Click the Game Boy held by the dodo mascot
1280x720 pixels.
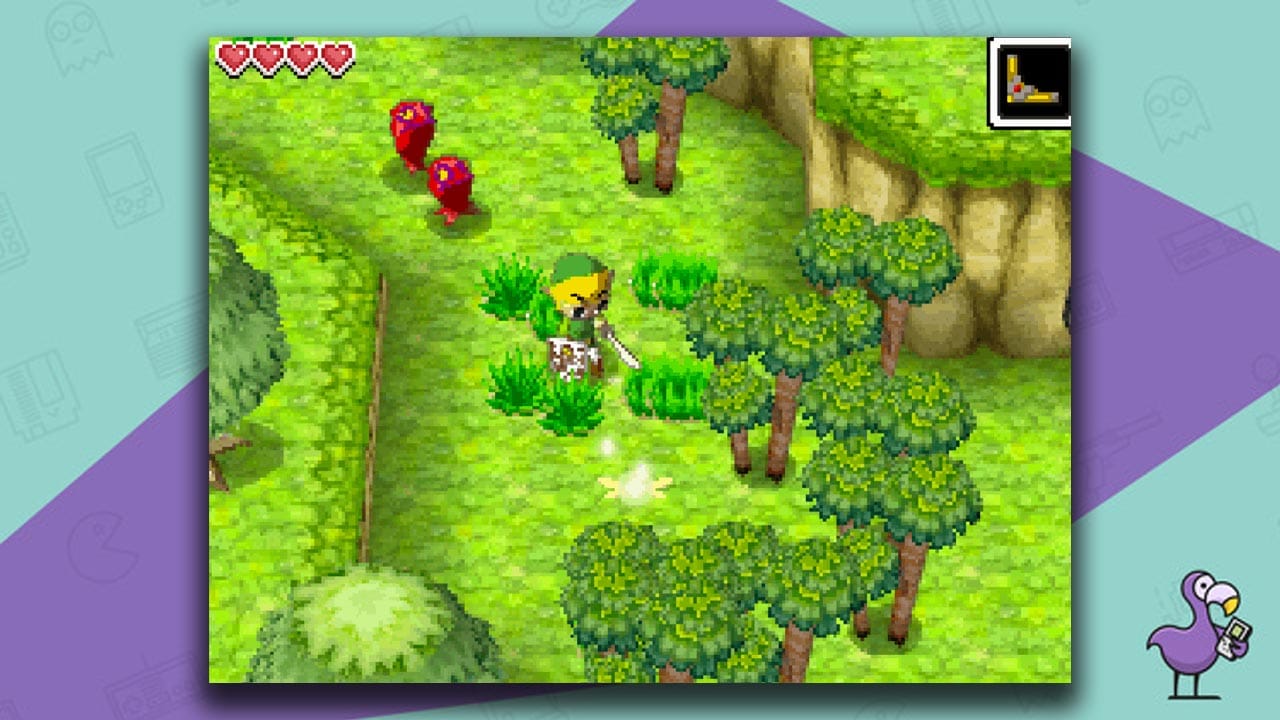pos(1235,640)
